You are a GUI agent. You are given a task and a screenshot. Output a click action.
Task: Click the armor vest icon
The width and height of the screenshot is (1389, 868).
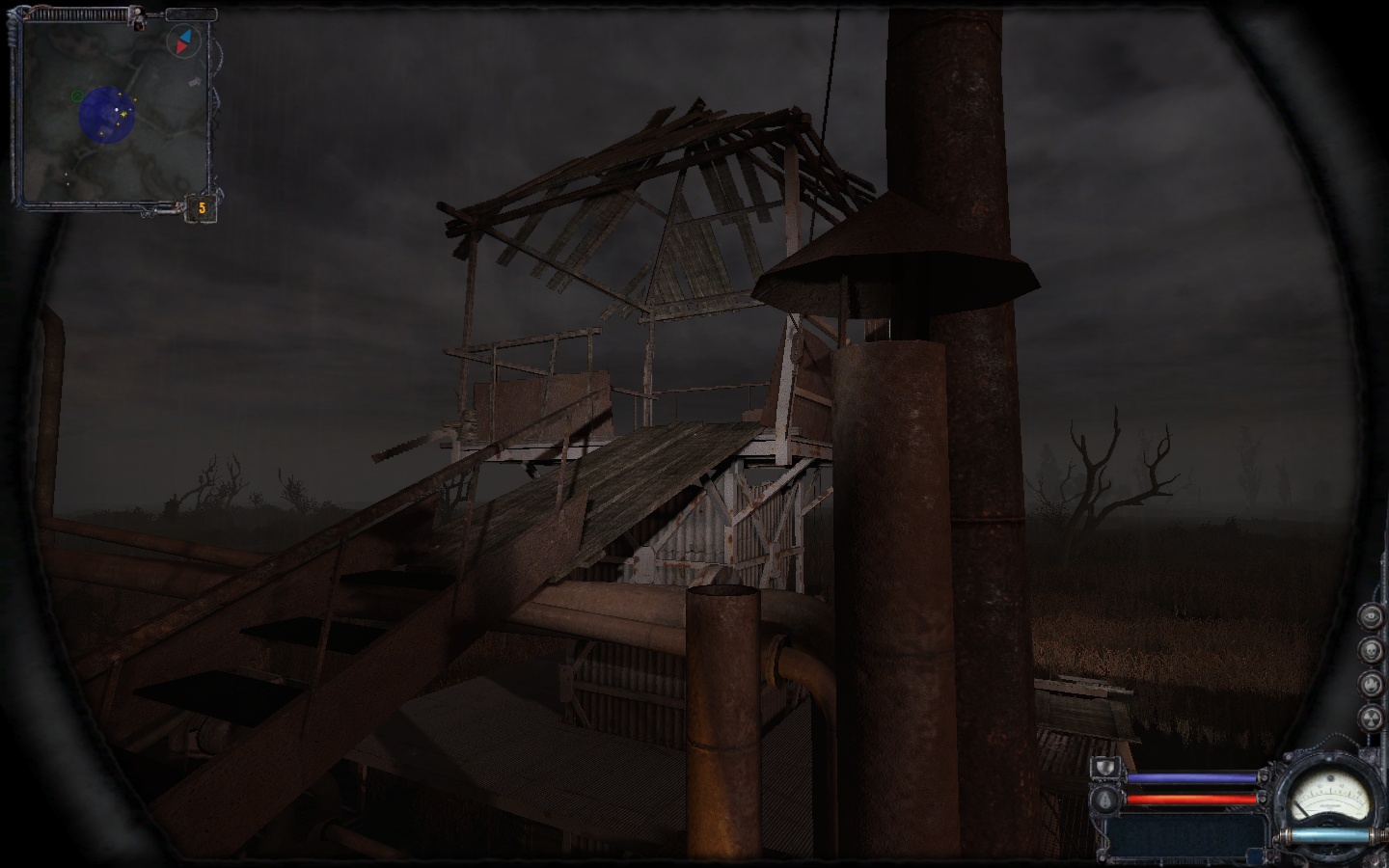(x=1105, y=769)
